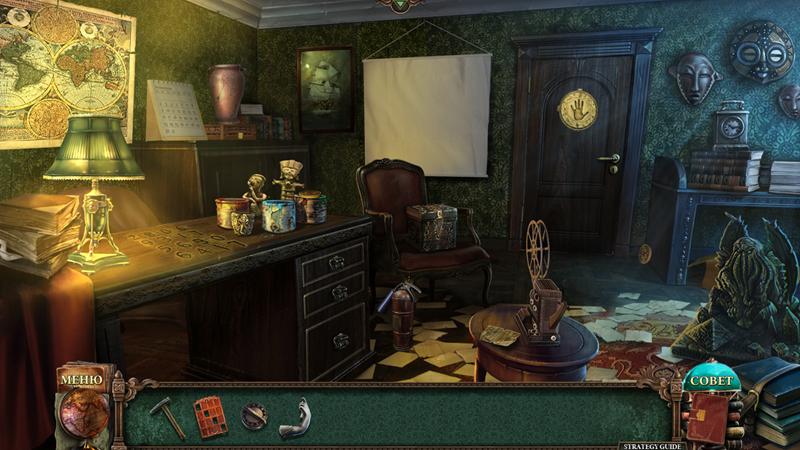This screenshot has width=800, height=450.
Task: Open the red journal book
Action: pos(711,416)
